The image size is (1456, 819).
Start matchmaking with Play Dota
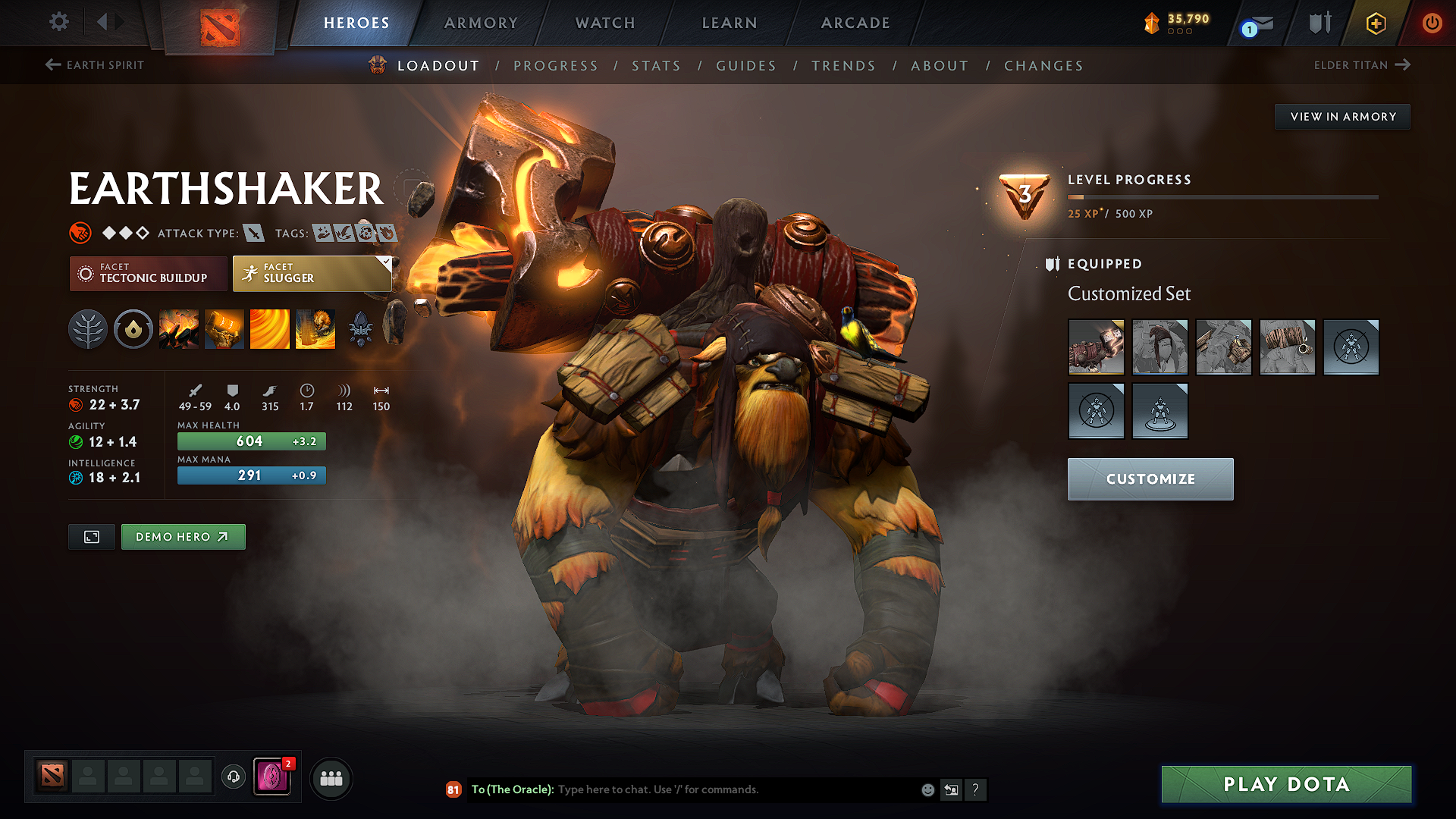[1286, 784]
